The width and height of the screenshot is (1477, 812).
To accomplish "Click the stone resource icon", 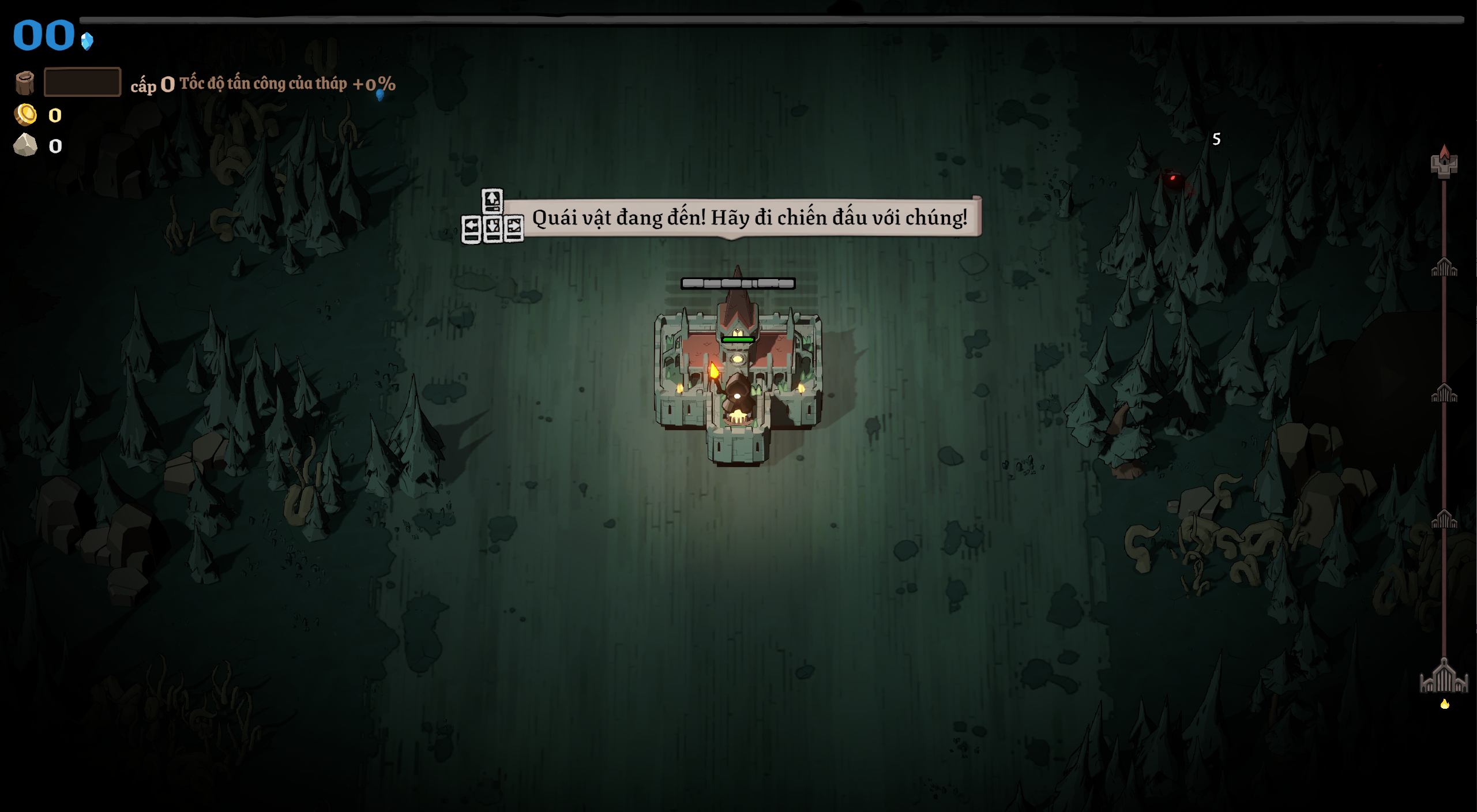I will [x=25, y=145].
